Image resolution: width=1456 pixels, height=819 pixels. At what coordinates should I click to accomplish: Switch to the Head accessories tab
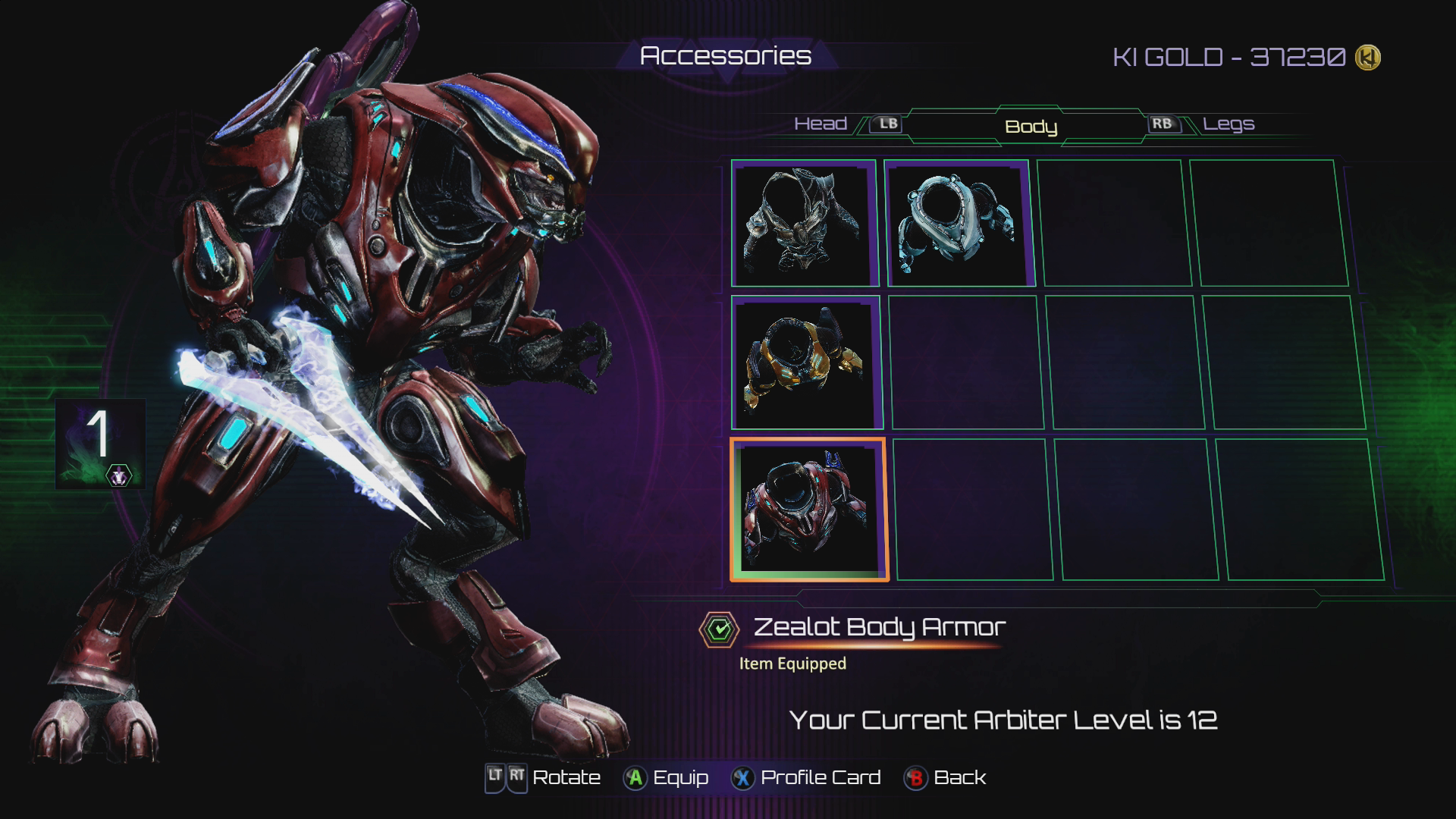point(820,124)
